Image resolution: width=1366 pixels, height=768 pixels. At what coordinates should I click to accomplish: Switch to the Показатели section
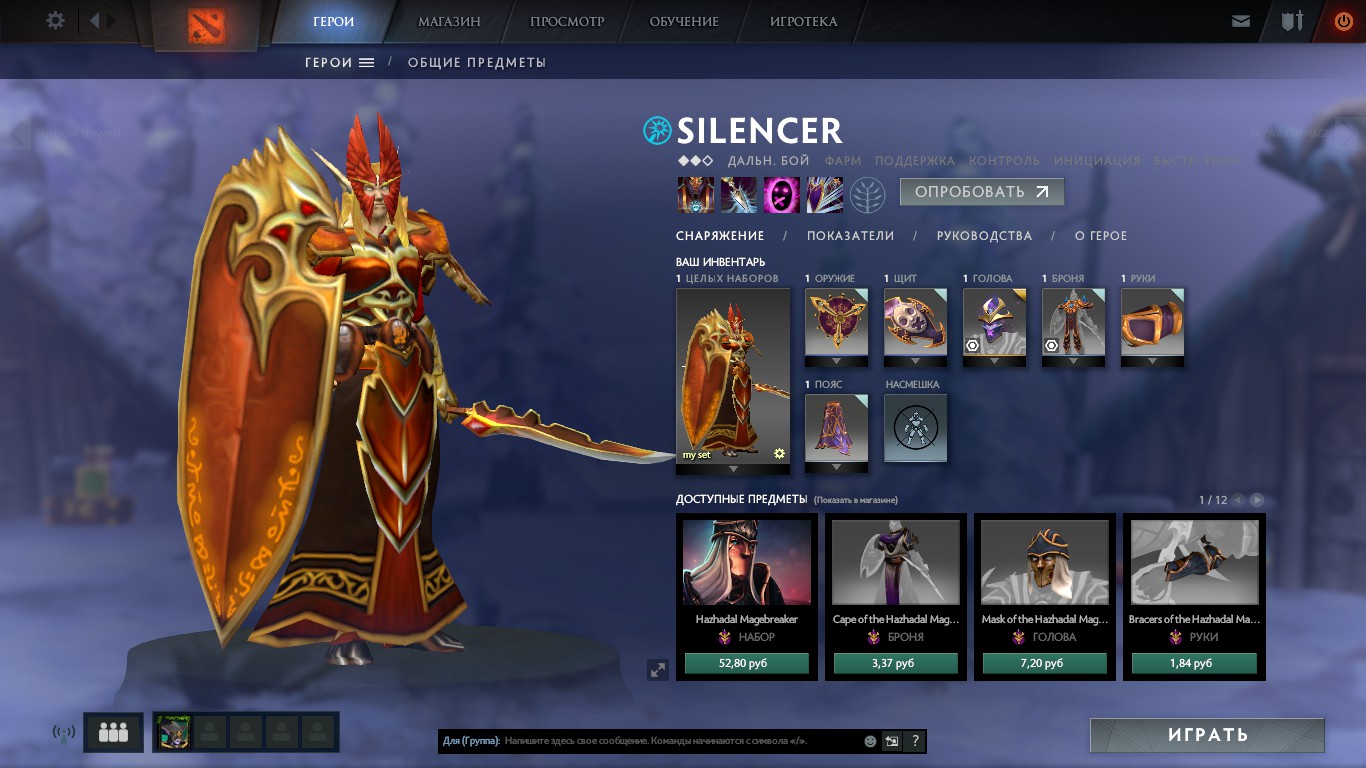[x=850, y=236]
